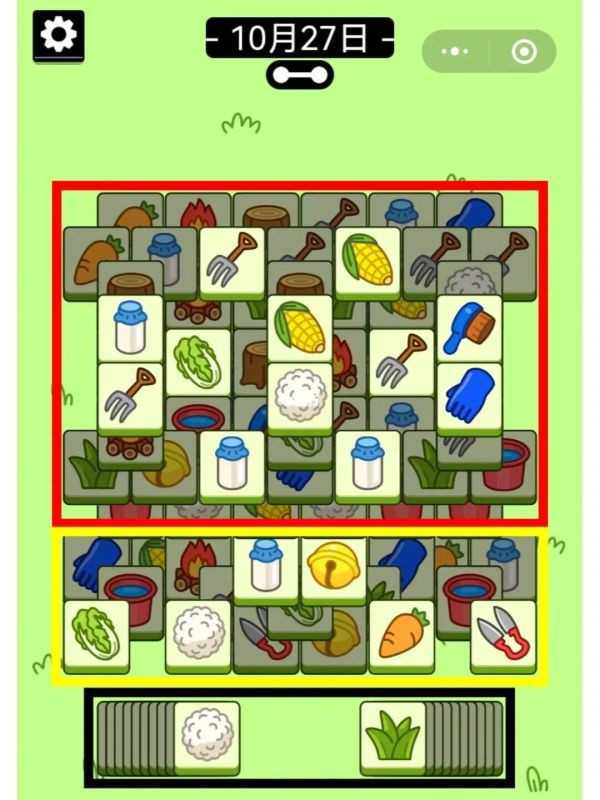Open the settings gear menu
600x800 pixels.
[59, 35]
